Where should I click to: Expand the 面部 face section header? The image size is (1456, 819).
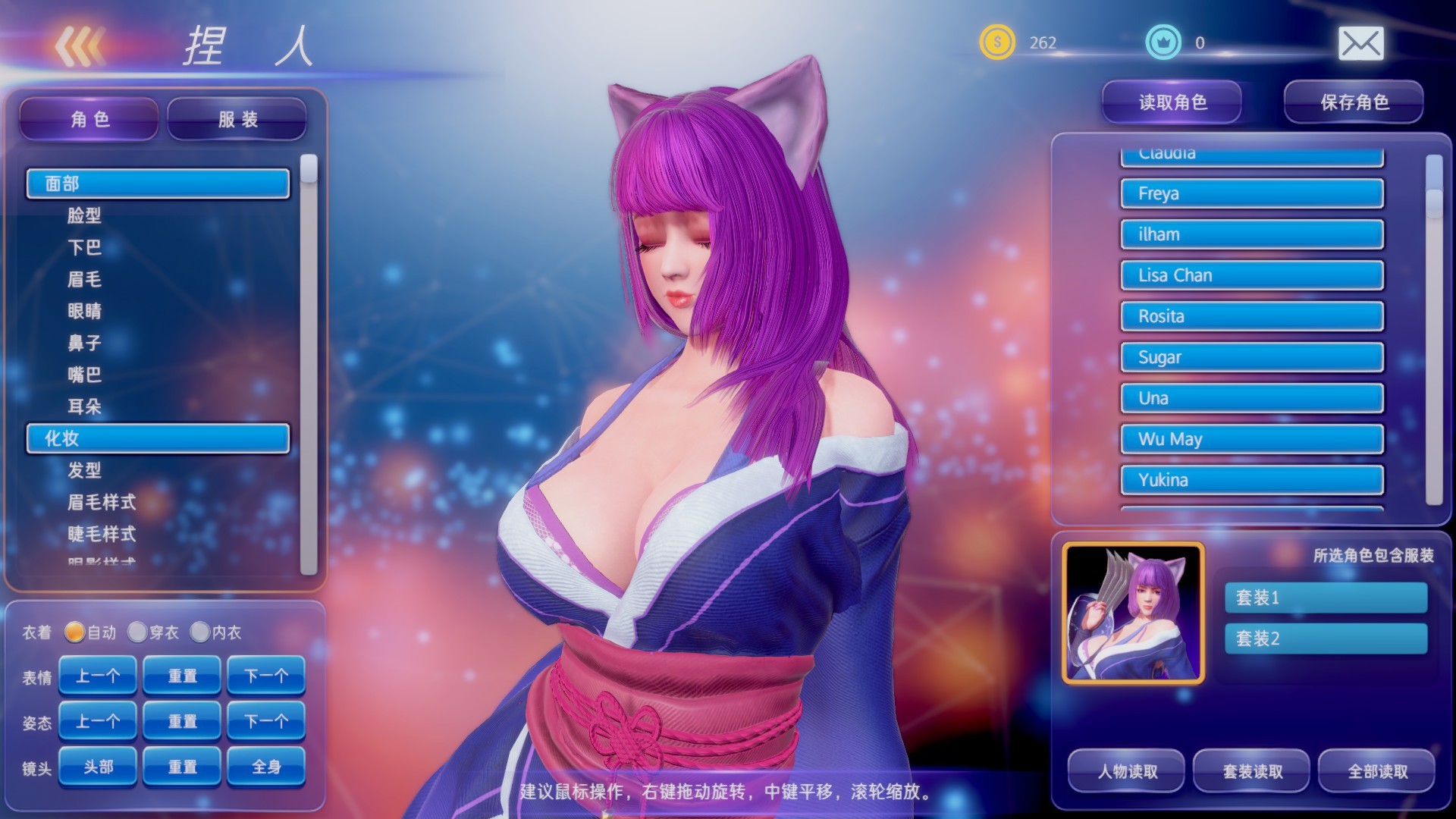157,183
